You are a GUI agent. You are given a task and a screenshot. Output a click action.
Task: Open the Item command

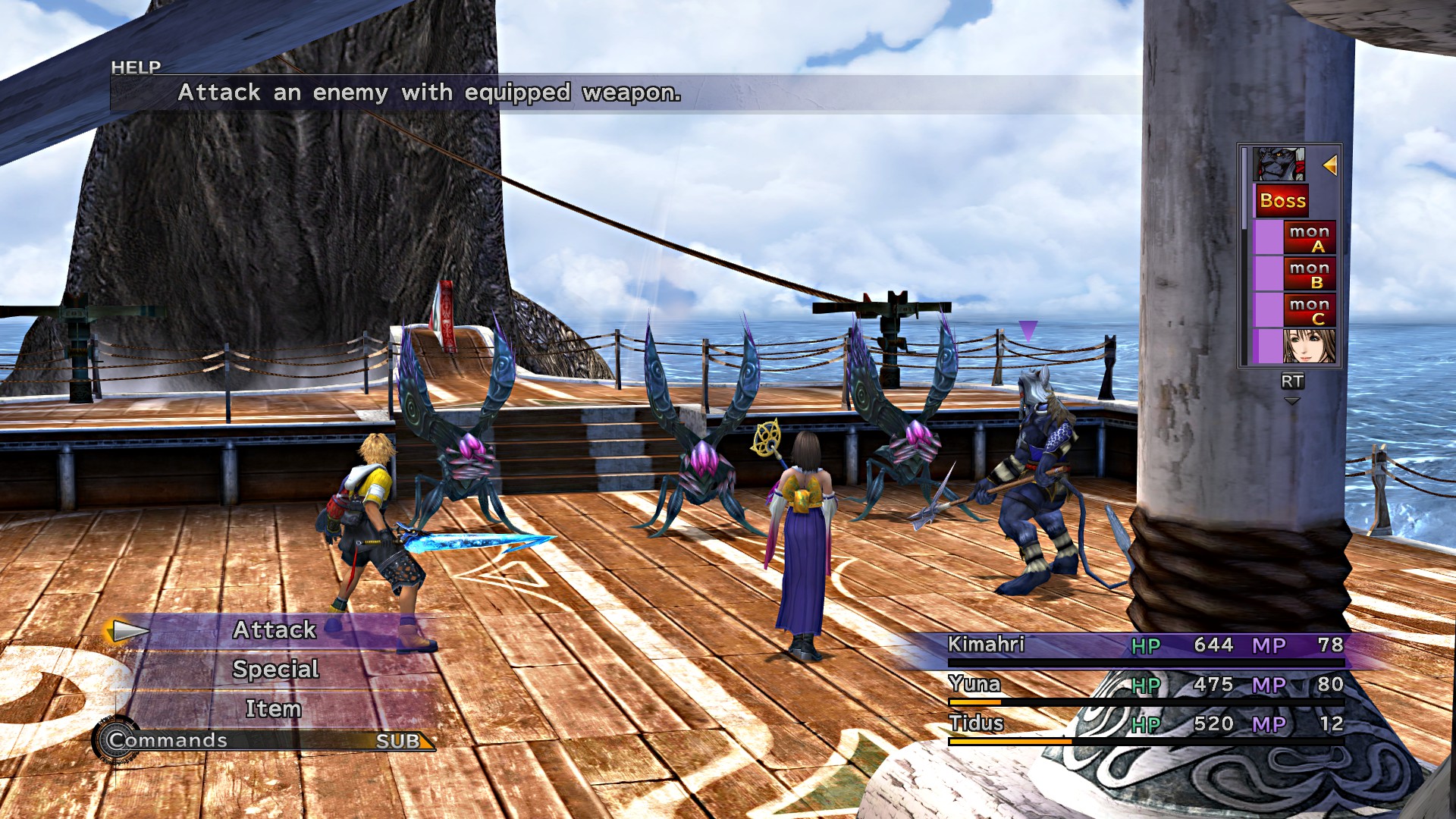[274, 709]
